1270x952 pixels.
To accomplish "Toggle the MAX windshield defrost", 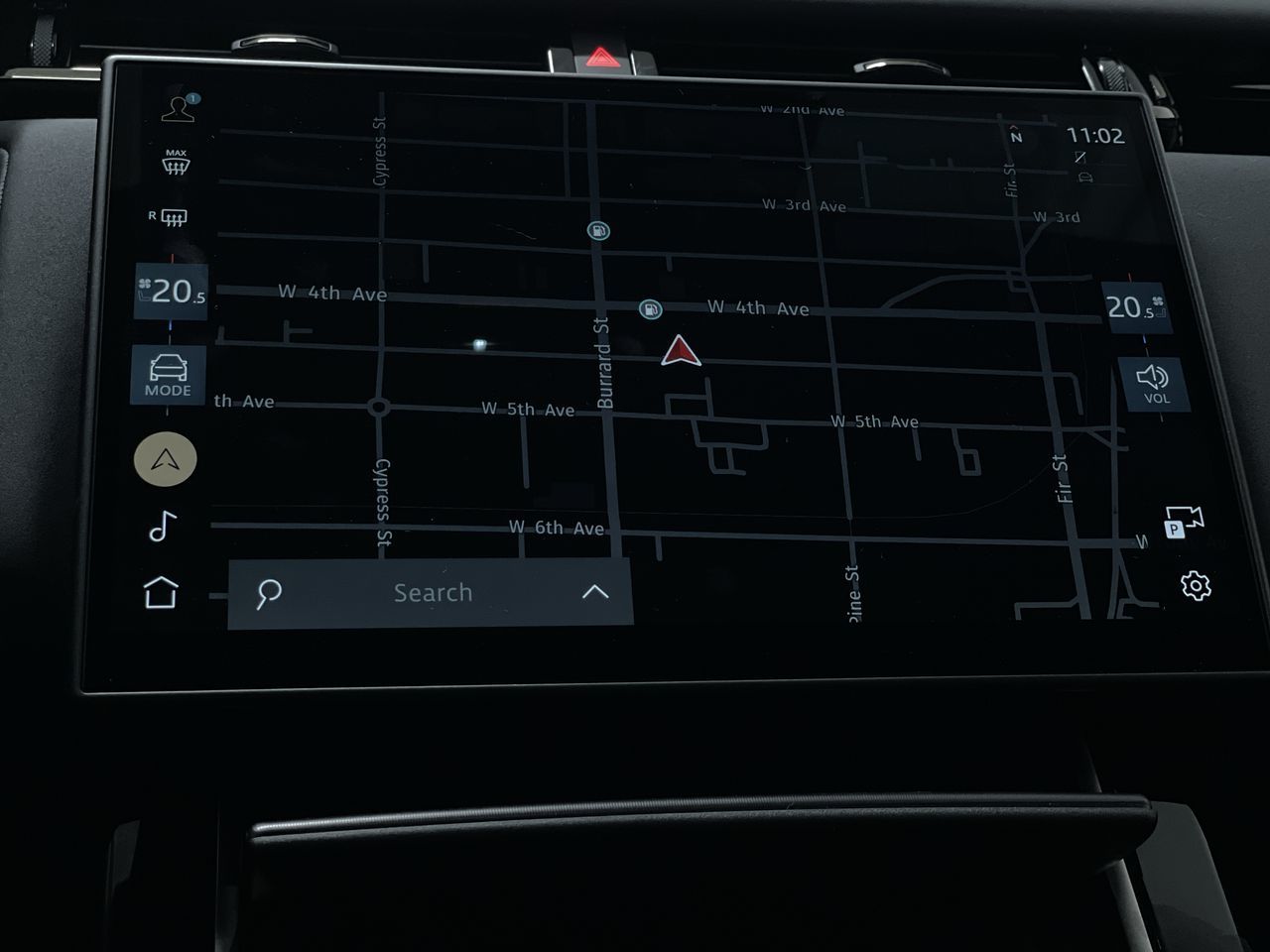I will coord(176,163).
